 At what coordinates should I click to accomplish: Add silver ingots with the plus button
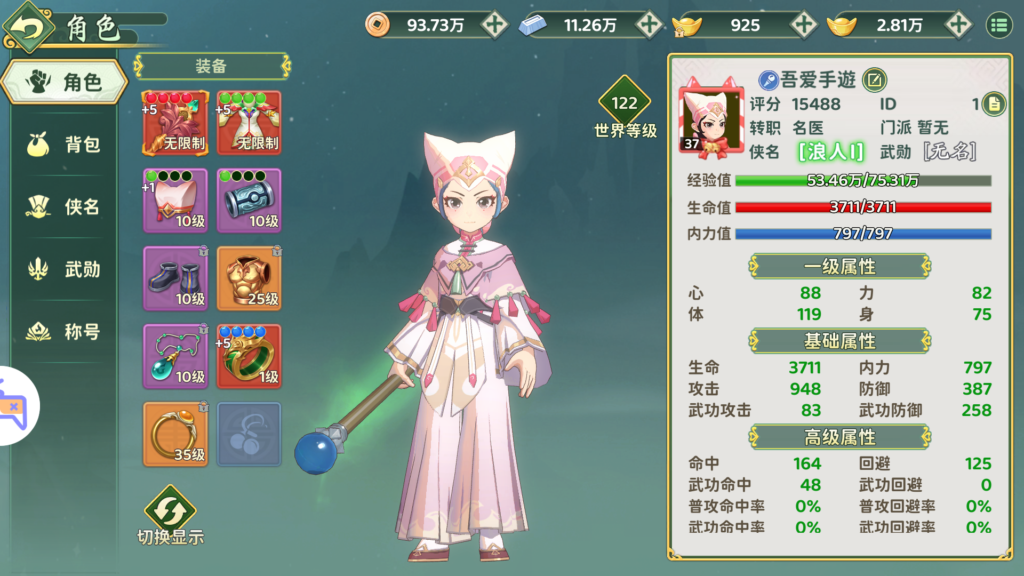tap(649, 25)
